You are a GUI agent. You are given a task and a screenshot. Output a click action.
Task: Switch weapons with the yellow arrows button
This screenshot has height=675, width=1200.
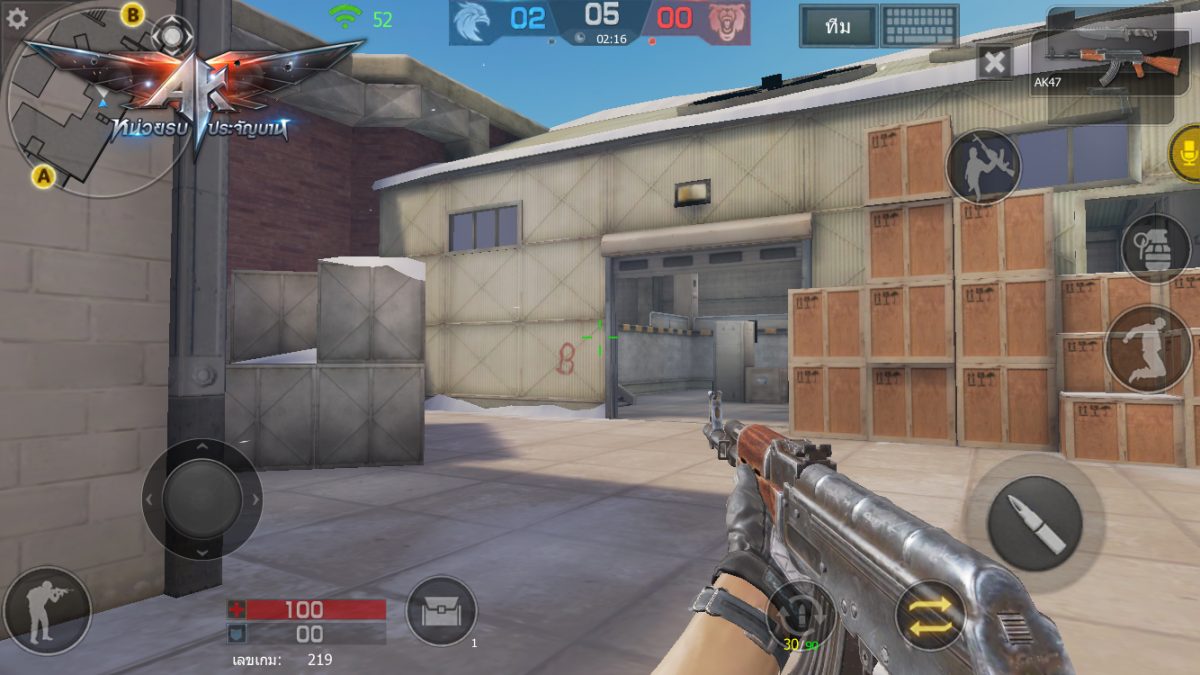(929, 615)
